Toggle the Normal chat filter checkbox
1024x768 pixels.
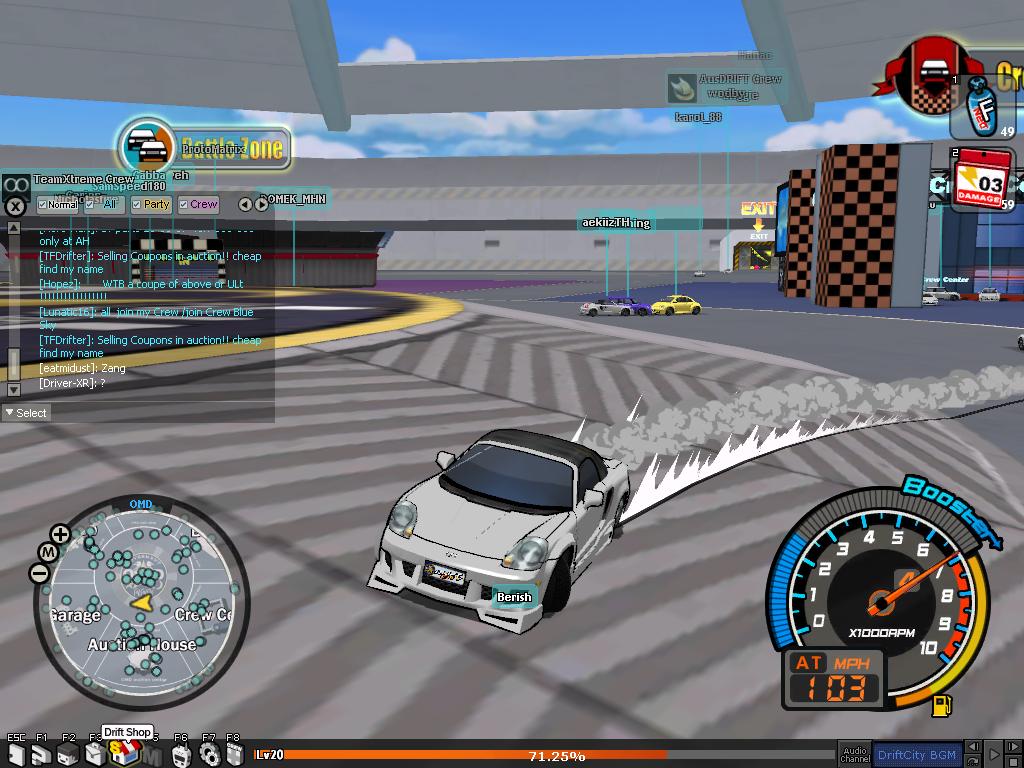tap(43, 205)
